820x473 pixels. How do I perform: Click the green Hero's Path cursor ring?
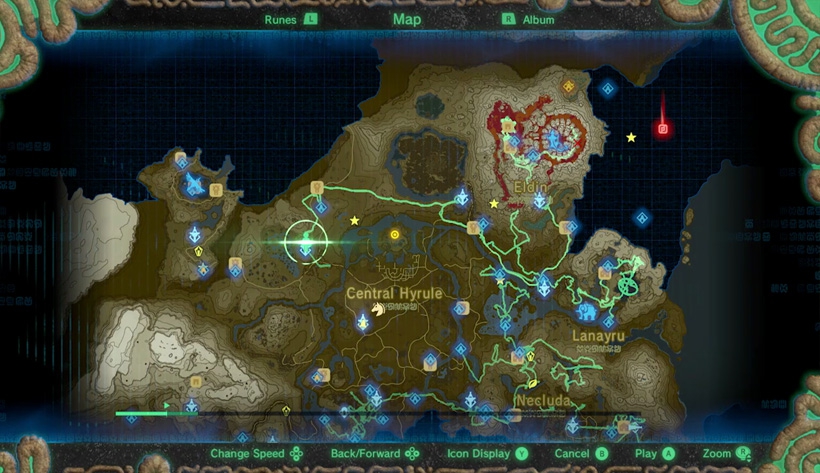[x=306, y=241]
